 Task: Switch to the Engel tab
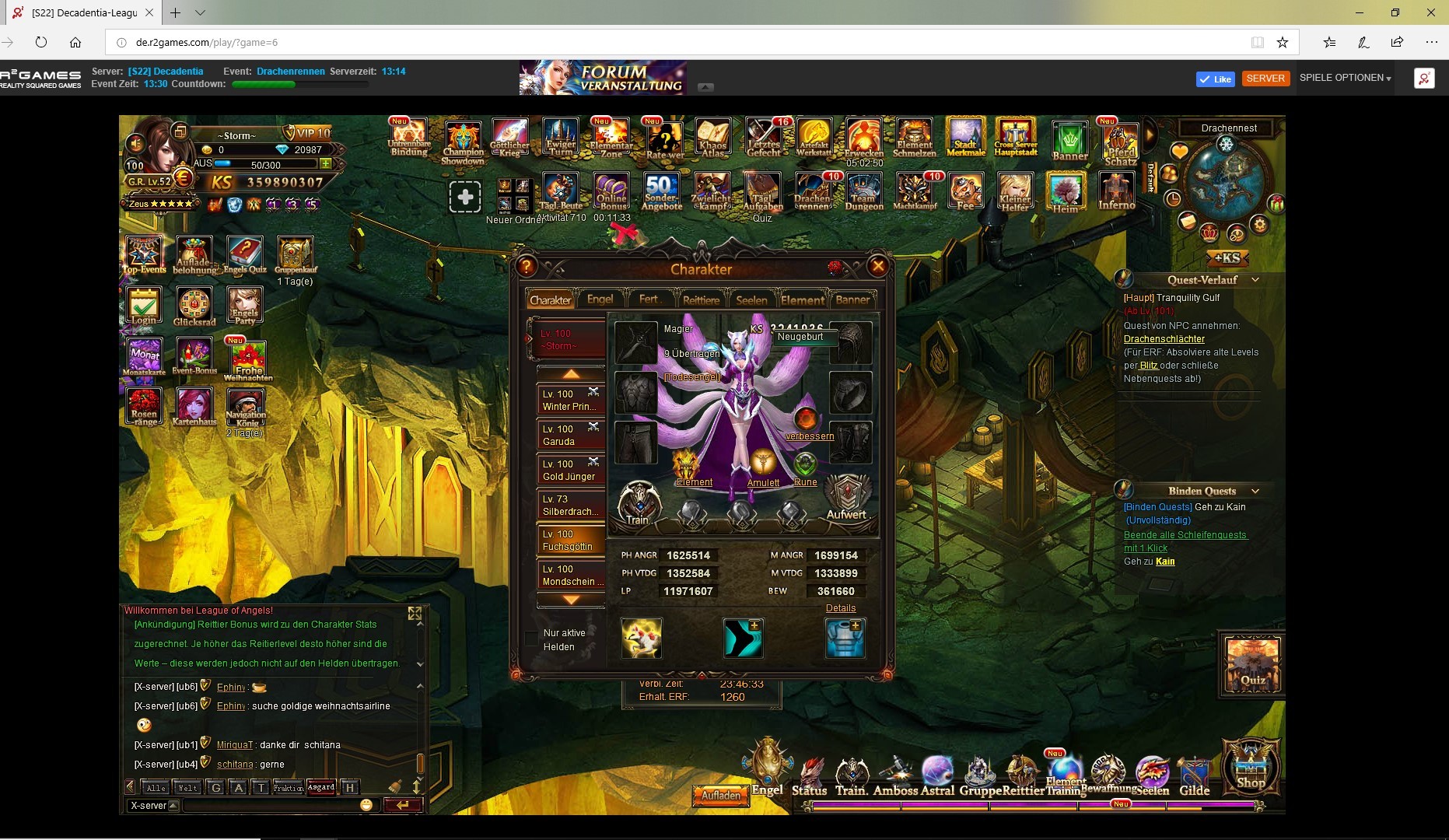pos(600,299)
